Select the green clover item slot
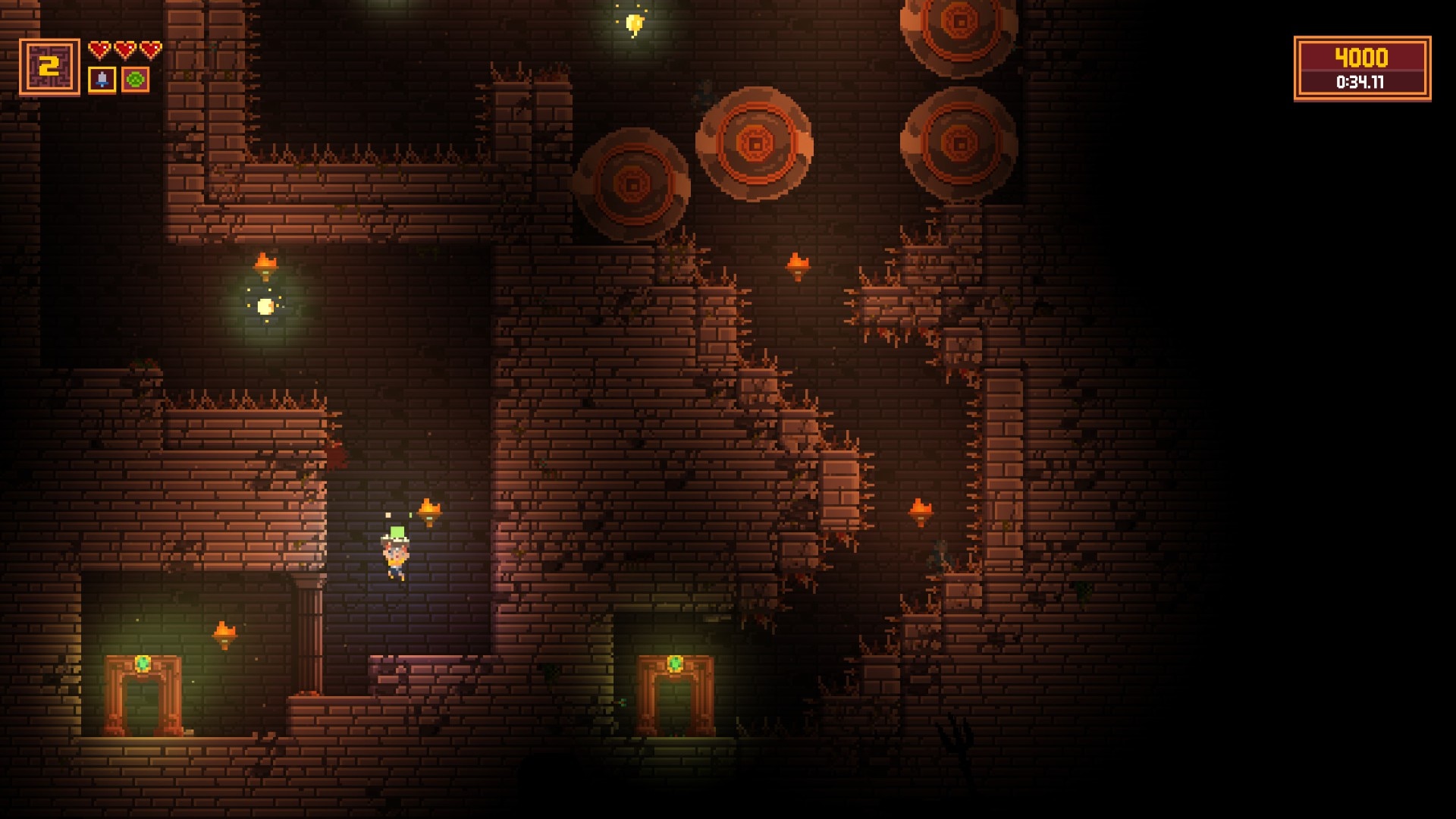 pos(136,80)
